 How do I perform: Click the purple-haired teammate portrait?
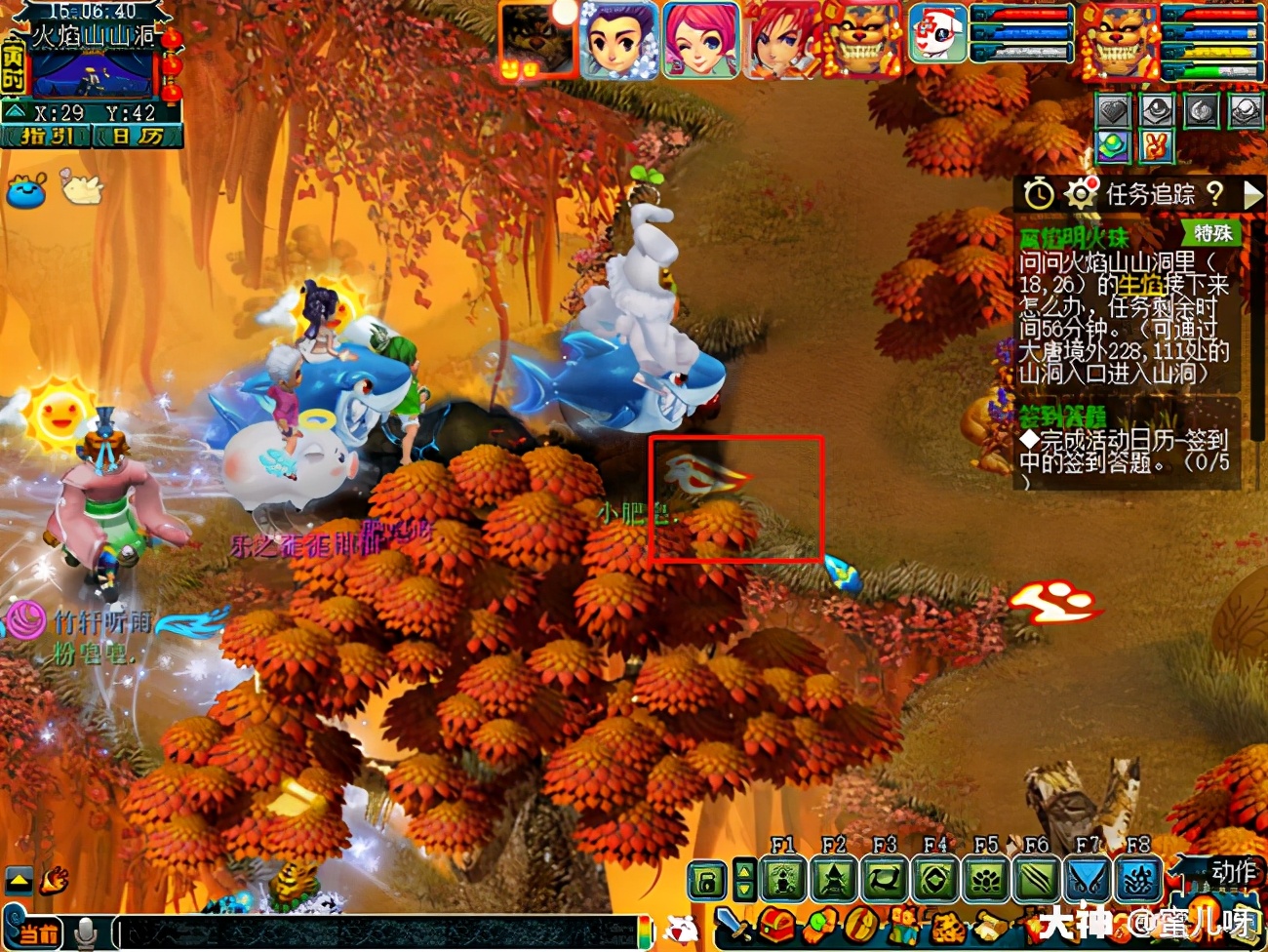[619, 40]
